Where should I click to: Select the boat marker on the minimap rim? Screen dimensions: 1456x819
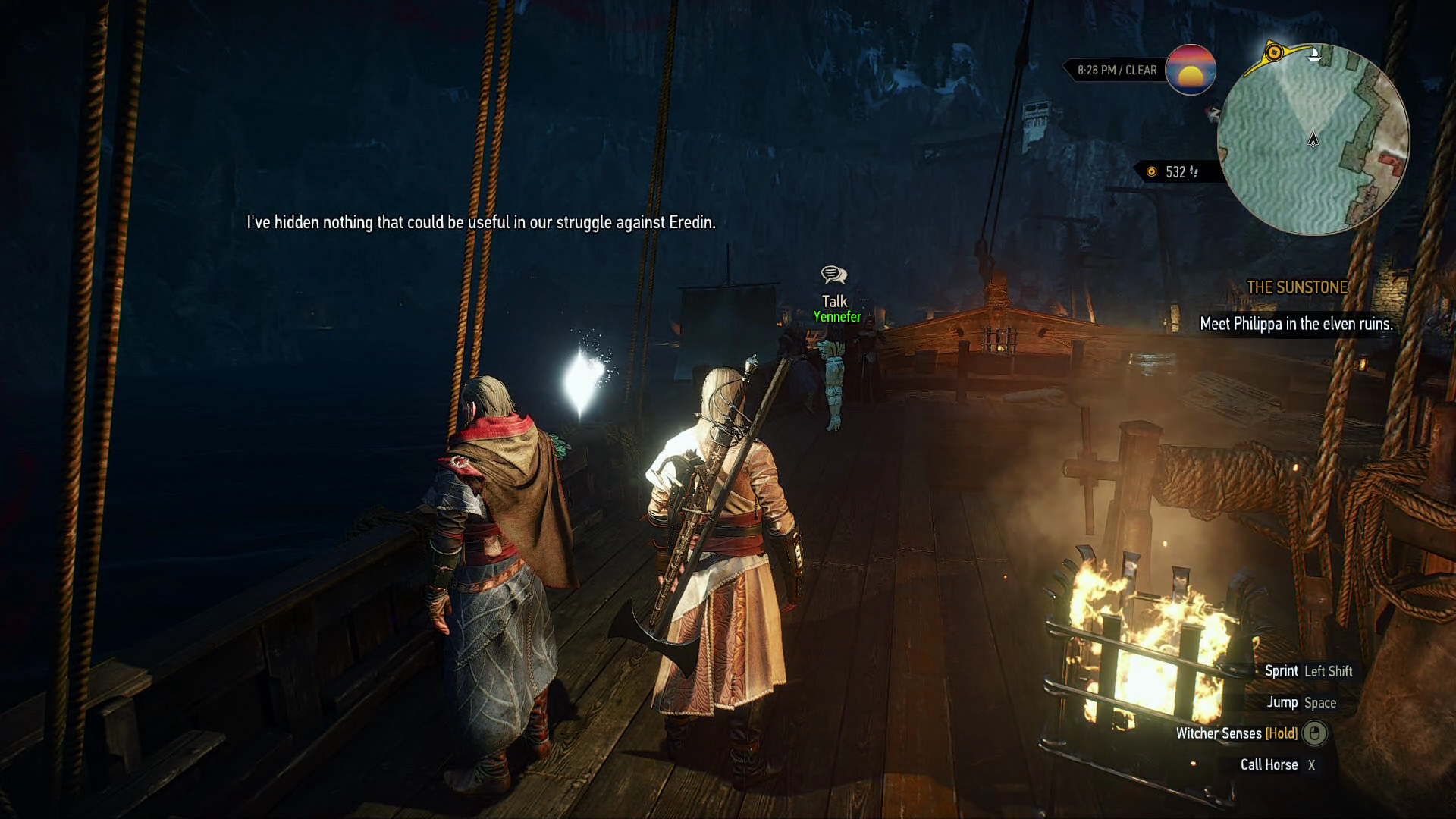click(x=1316, y=54)
